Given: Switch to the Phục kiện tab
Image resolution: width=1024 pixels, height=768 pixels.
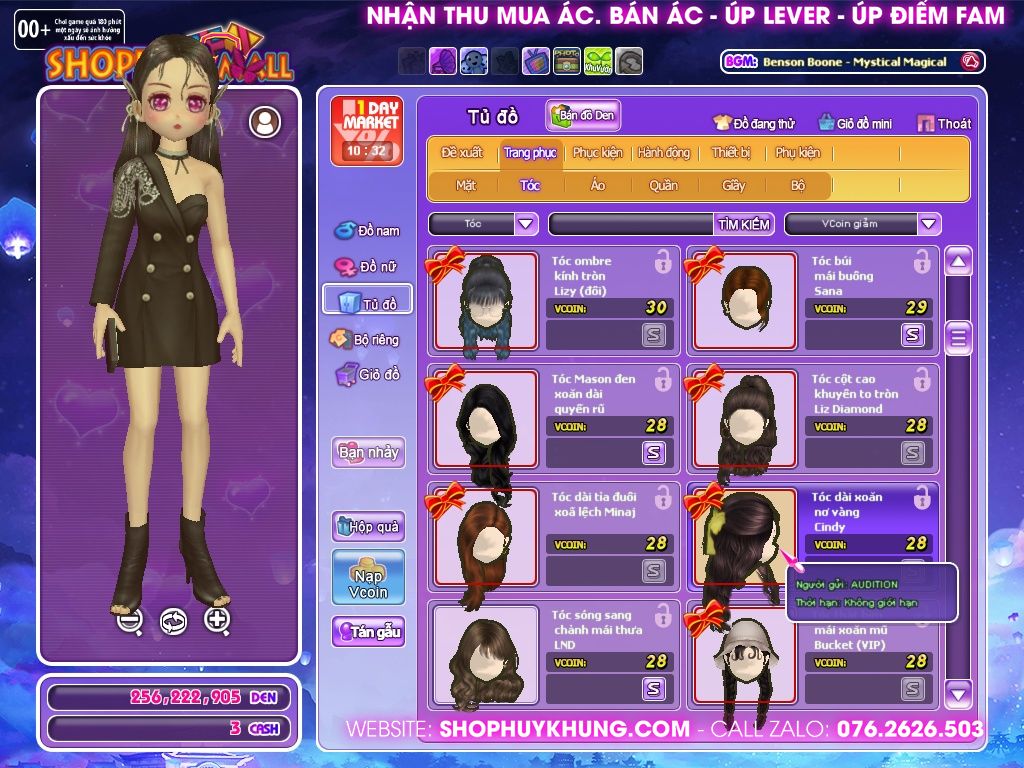Looking at the screenshot, I should [x=597, y=153].
